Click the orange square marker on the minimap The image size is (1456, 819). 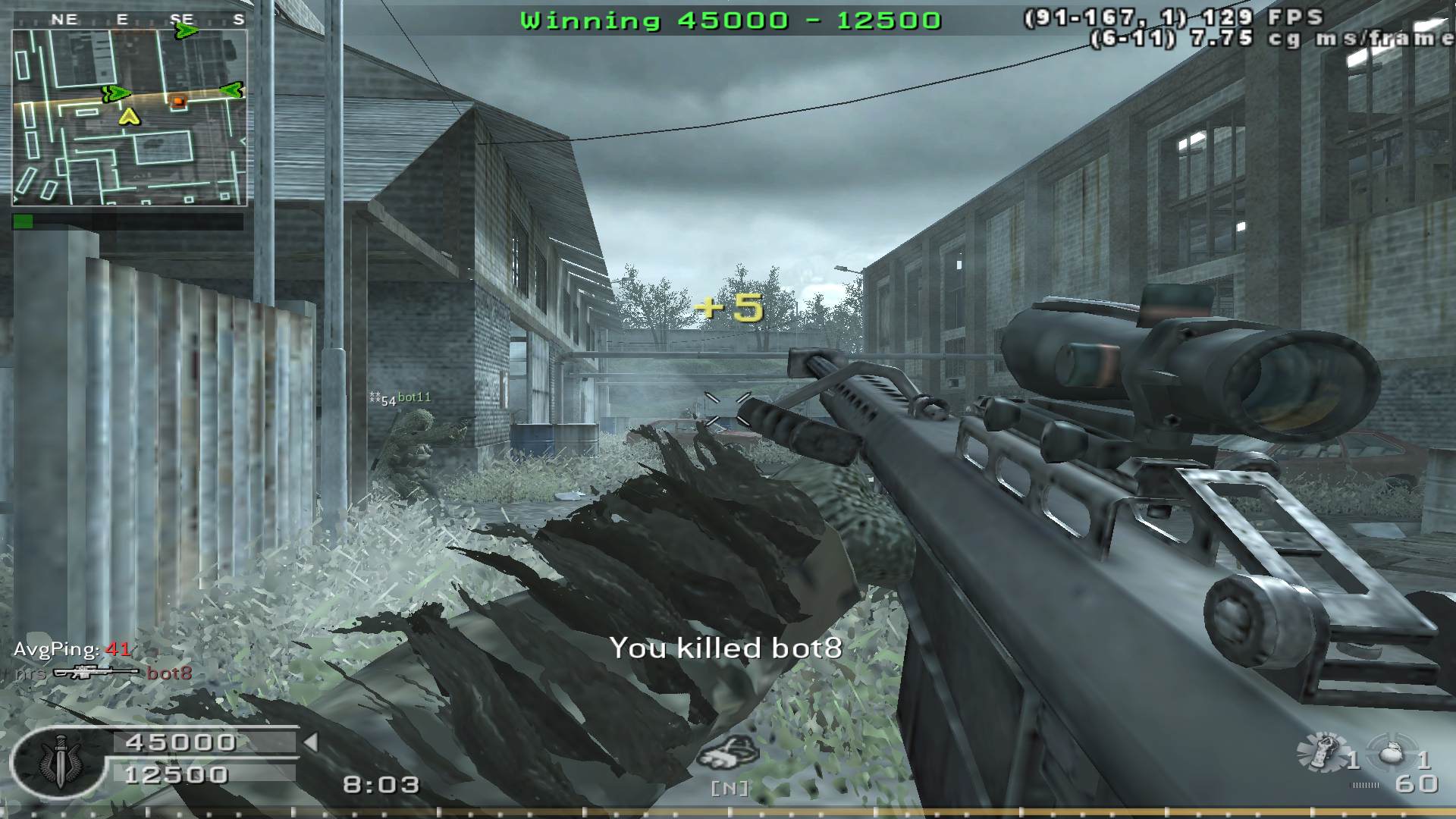pyautogui.click(x=178, y=101)
